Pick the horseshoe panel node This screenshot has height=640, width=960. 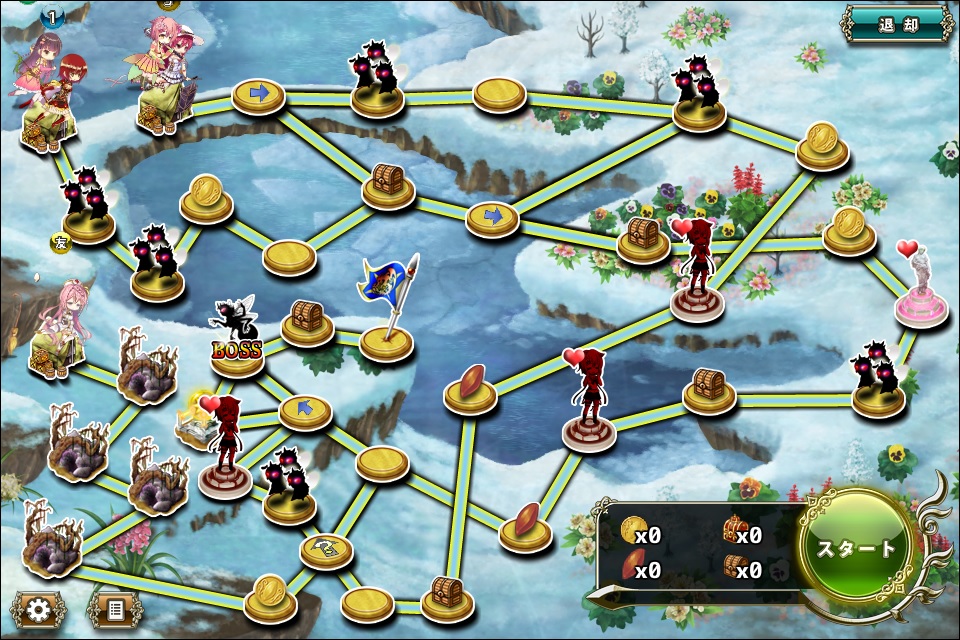click(x=327, y=548)
